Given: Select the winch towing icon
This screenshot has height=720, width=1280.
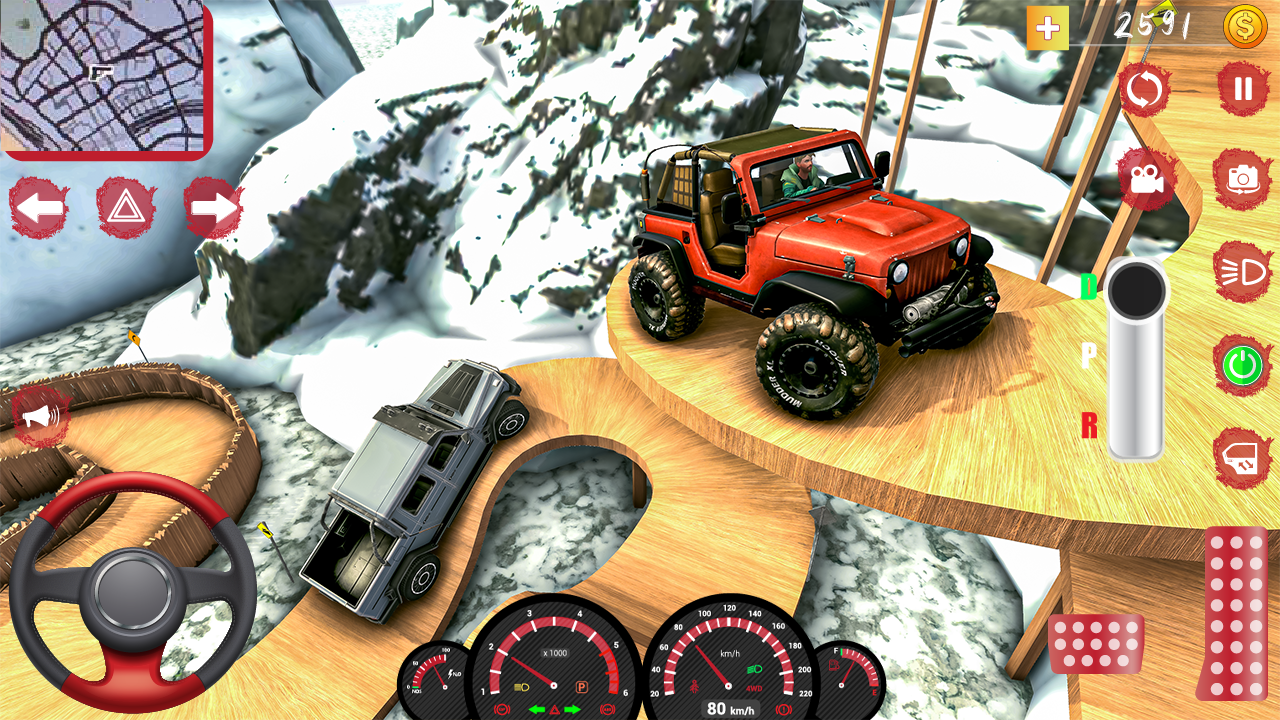Looking at the screenshot, I should point(1240,452).
